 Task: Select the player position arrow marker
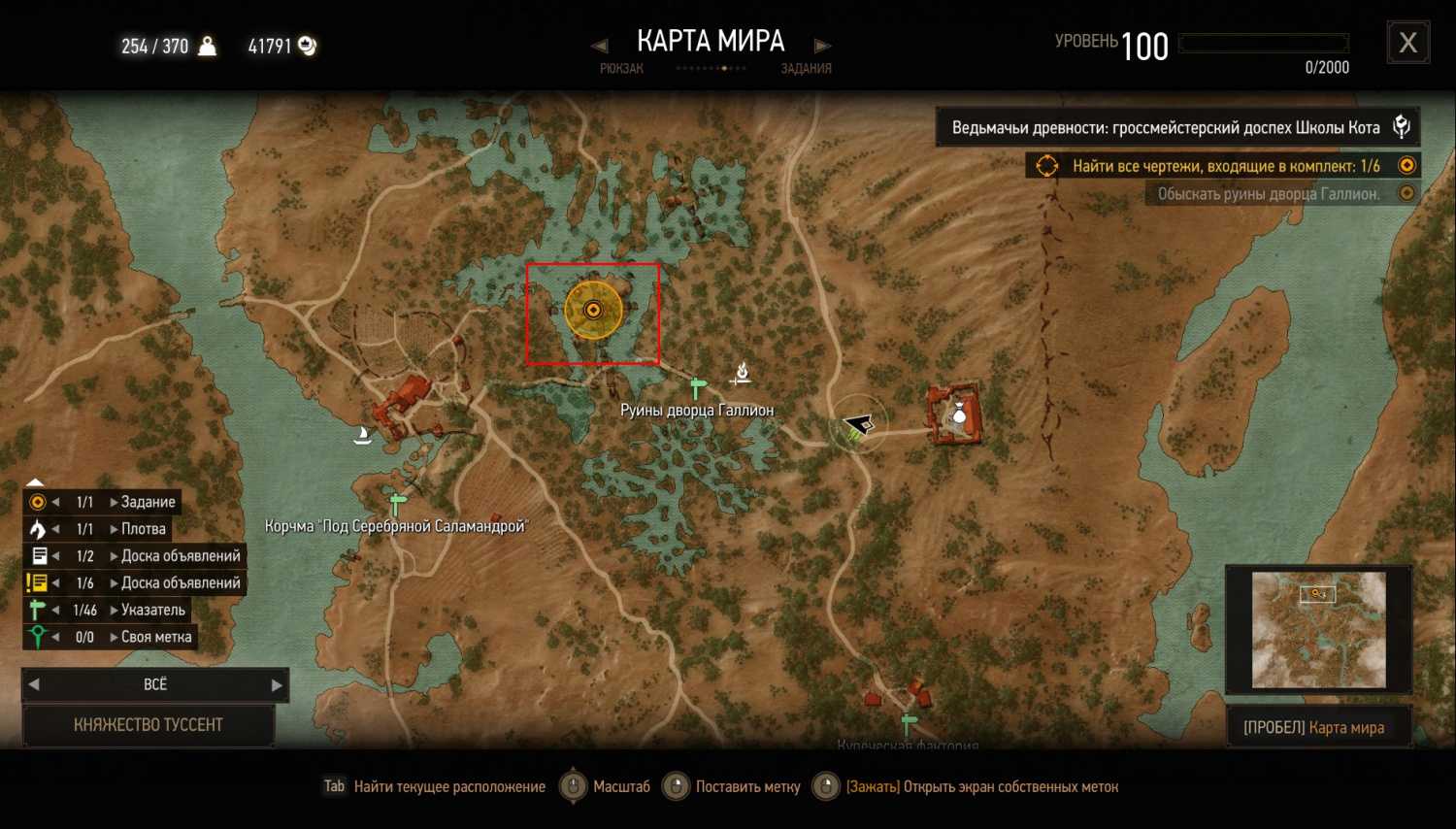click(x=857, y=424)
